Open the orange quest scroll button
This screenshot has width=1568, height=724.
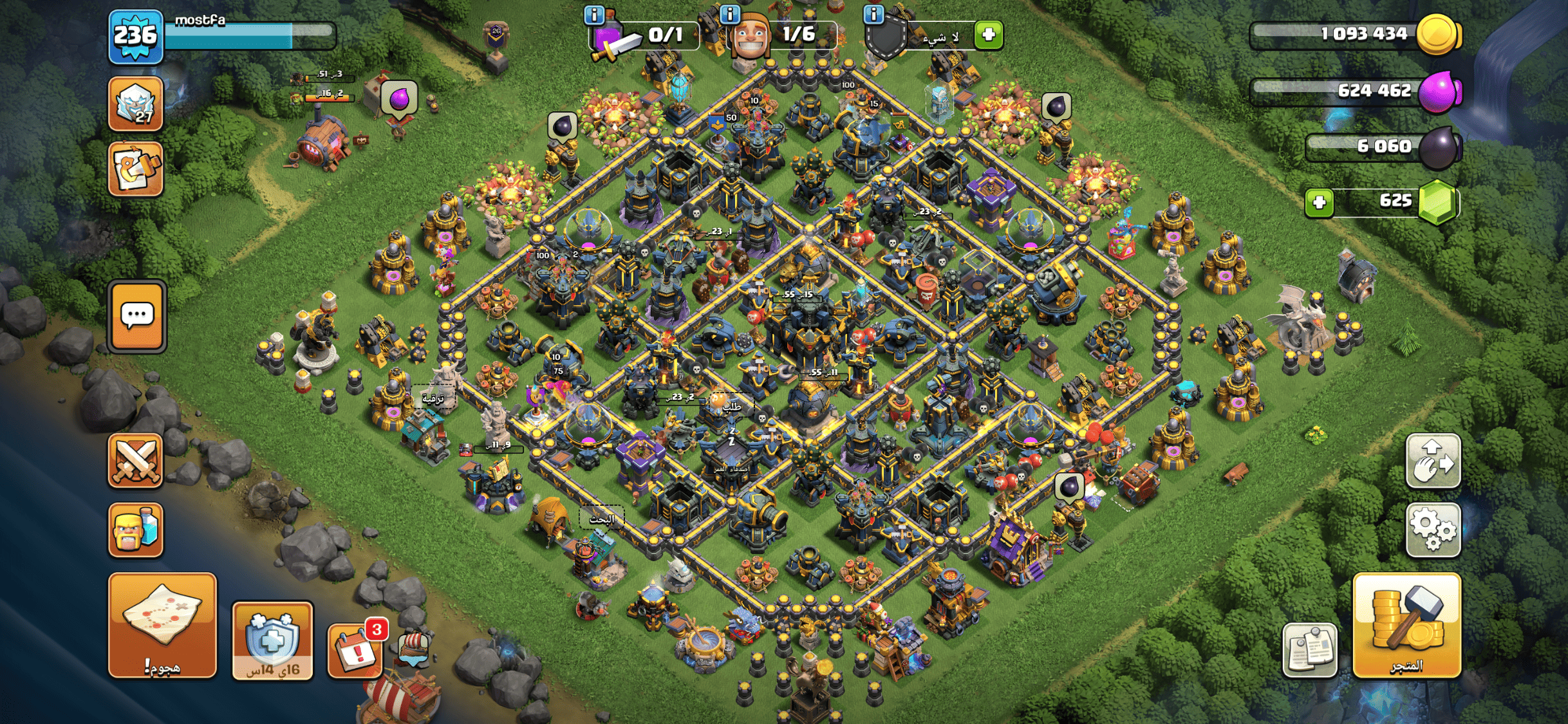pyautogui.click(x=135, y=169)
